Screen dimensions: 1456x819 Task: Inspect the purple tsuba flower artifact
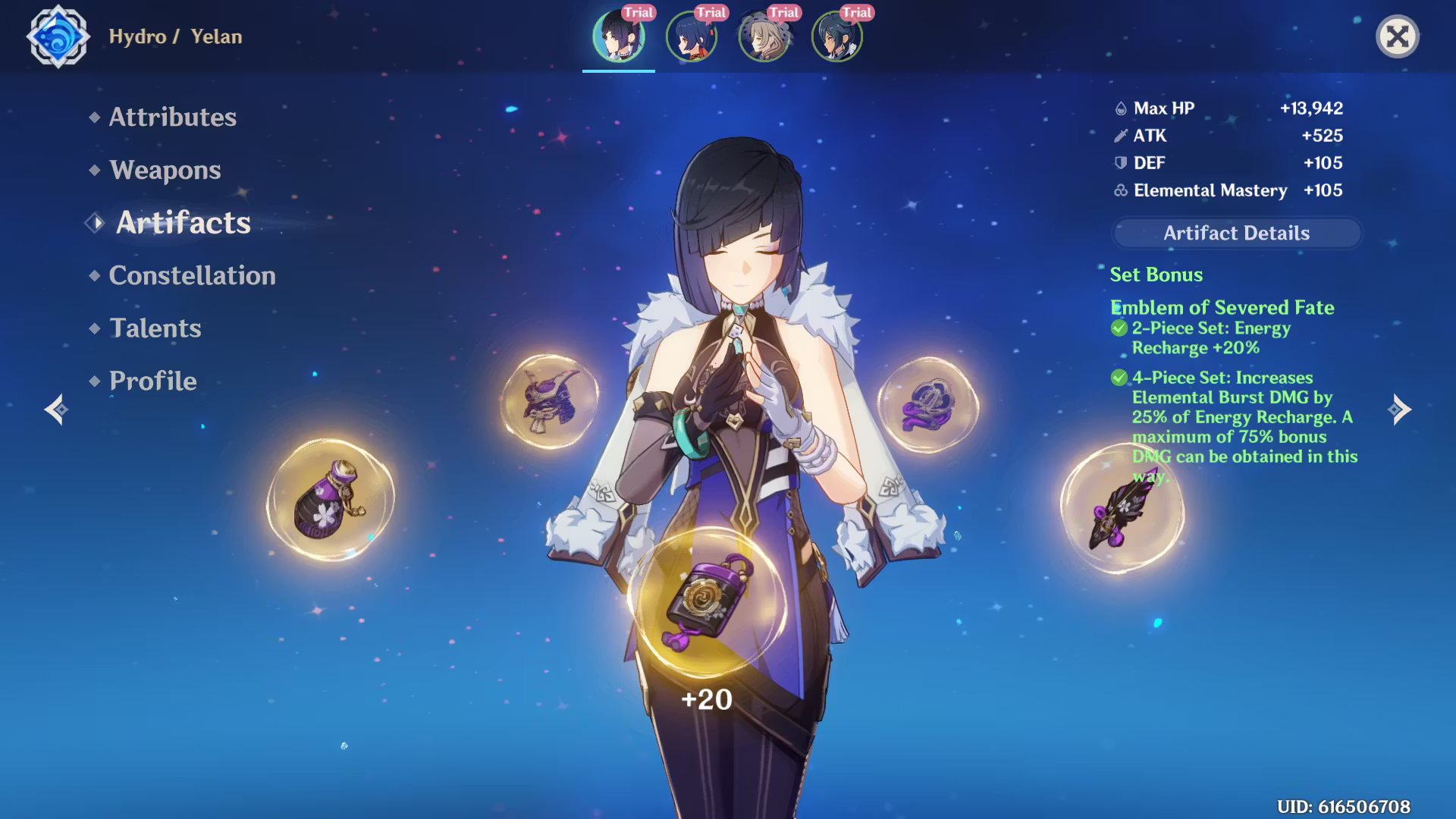(928, 406)
